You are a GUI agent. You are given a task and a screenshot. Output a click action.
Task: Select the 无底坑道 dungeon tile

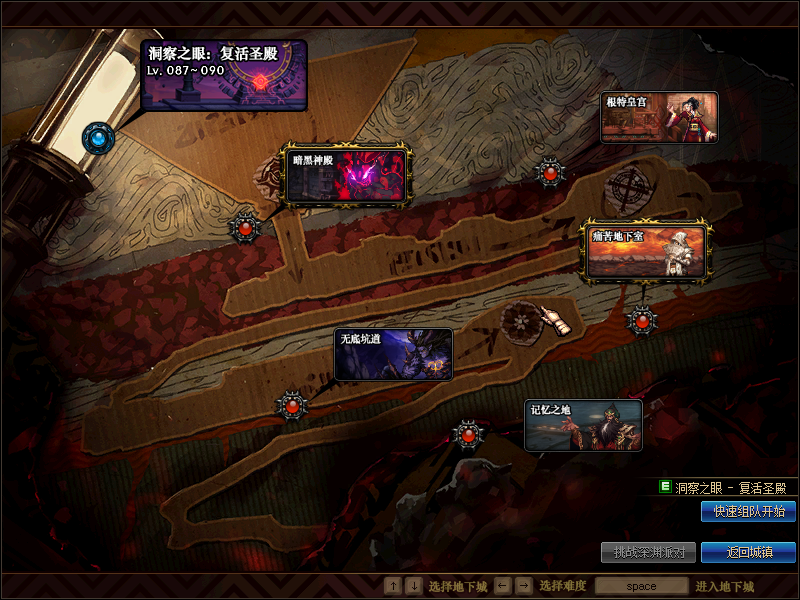pyautogui.click(x=393, y=355)
